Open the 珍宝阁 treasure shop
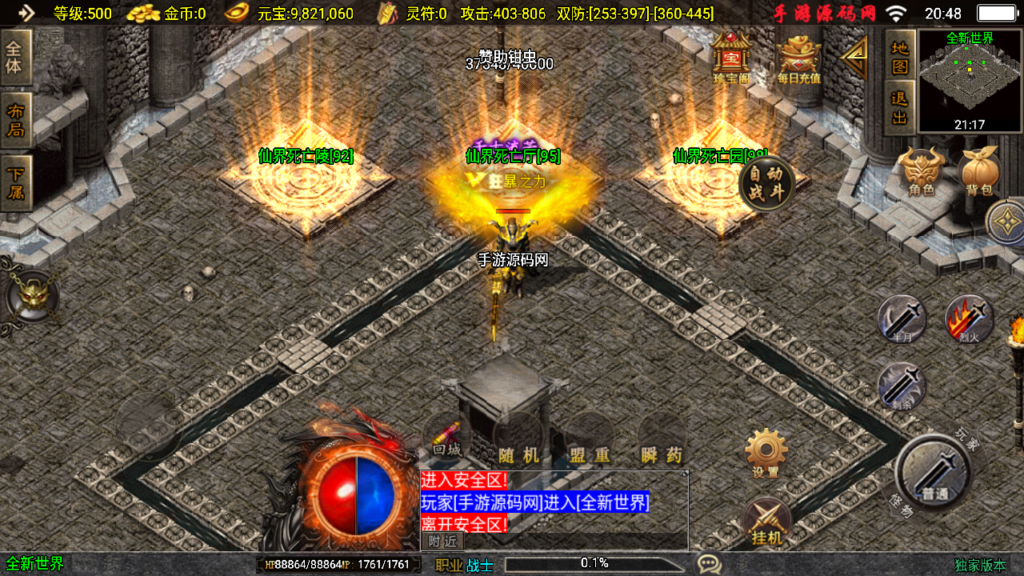The image size is (1024, 576). [731, 58]
